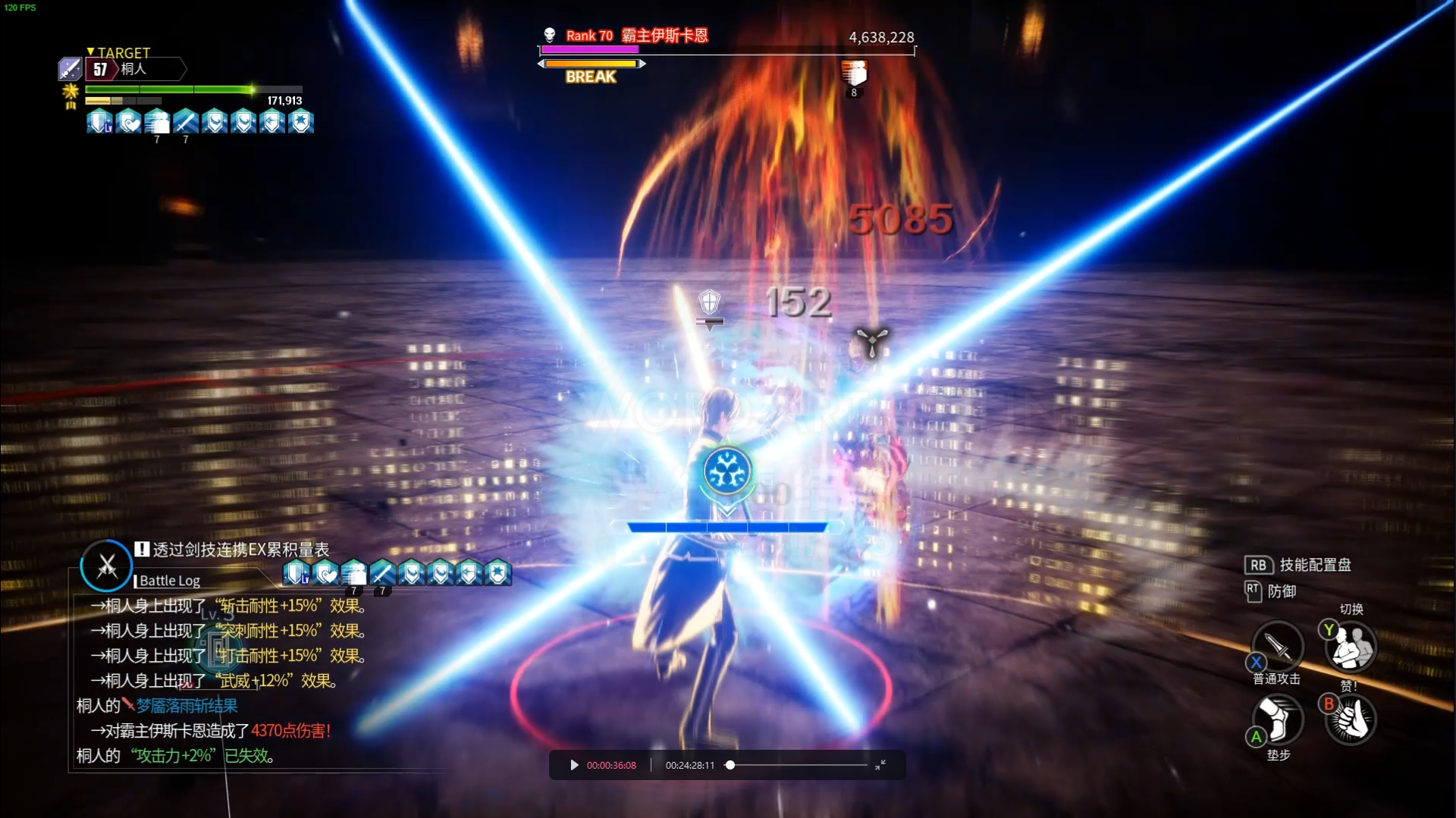The image size is (1456, 818).
Task: Activate the 普通攻击 sword attack icon
Action: 1278,646
